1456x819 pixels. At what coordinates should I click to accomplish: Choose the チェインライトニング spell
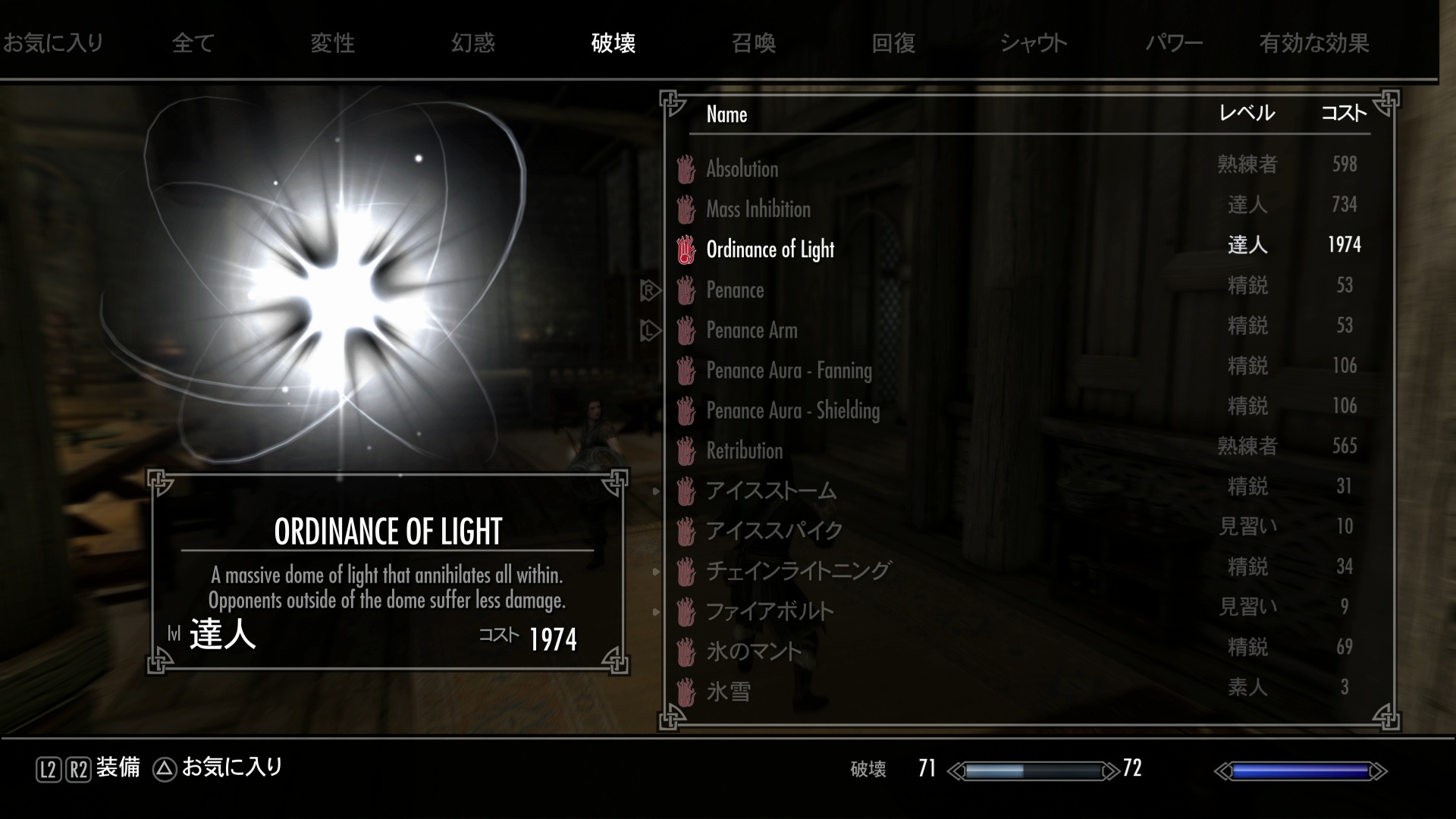798,571
